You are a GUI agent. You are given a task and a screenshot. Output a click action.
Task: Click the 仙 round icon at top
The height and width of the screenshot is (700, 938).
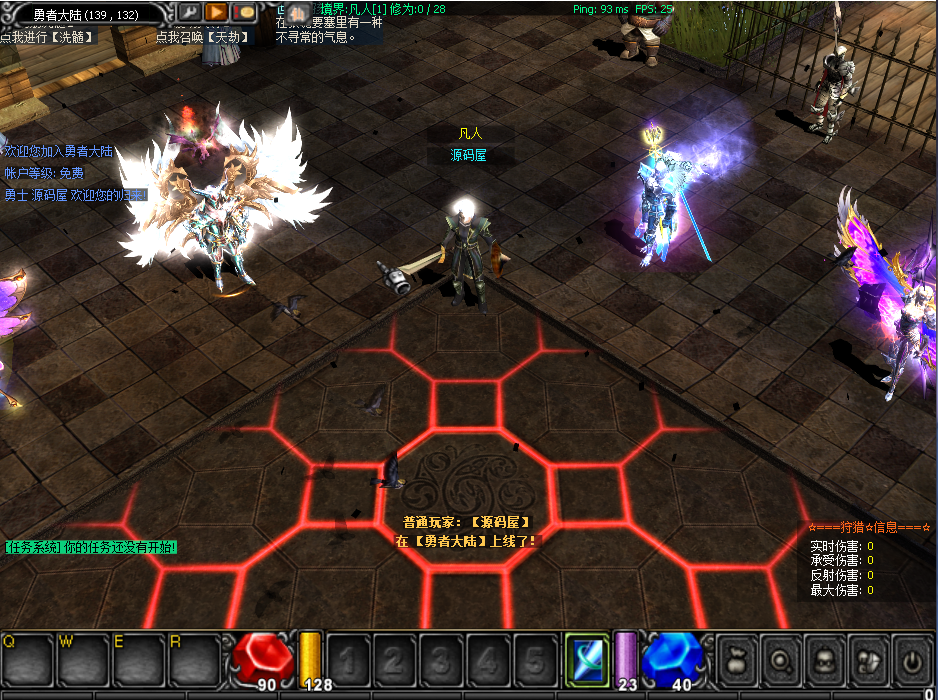[298, 12]
